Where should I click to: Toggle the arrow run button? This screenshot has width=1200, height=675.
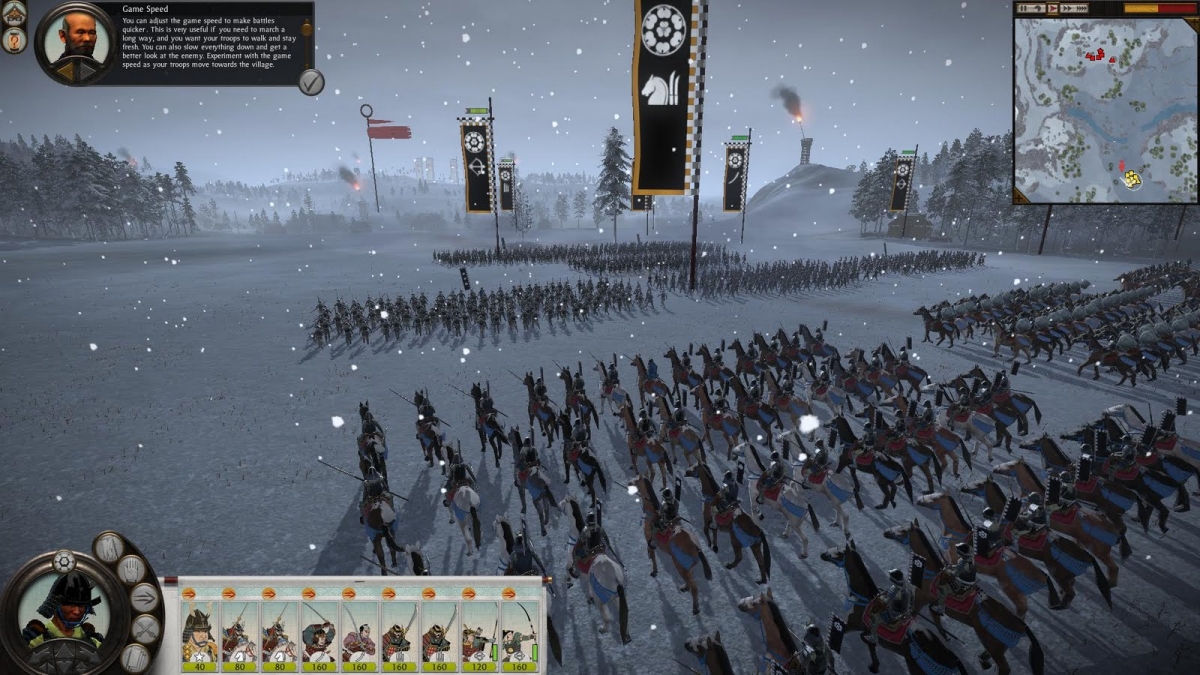(x=145, y=598)
